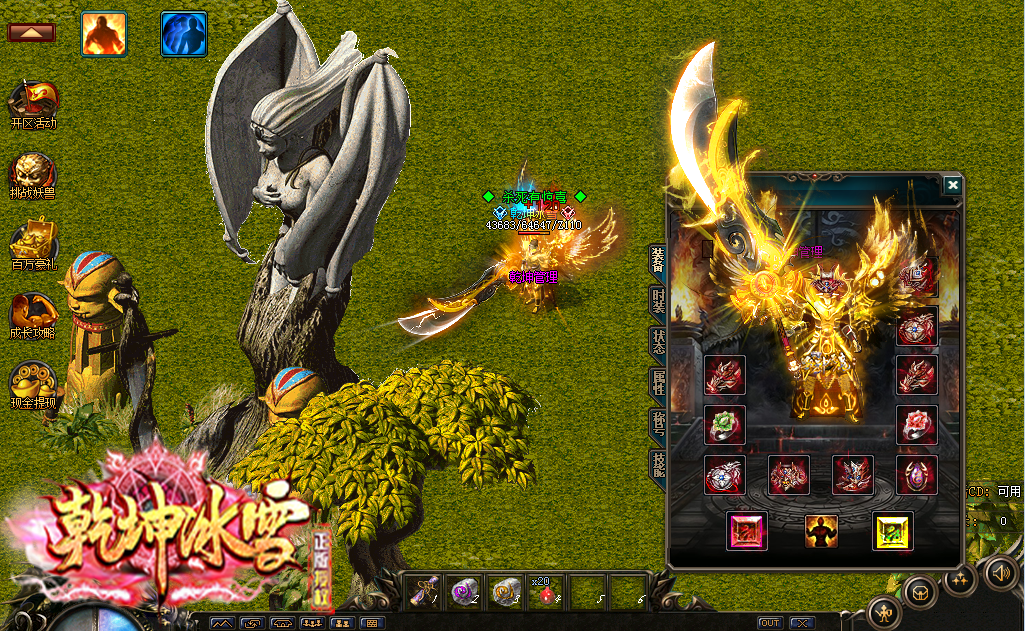Switch to the 技能 tab

tap(658, 464)
